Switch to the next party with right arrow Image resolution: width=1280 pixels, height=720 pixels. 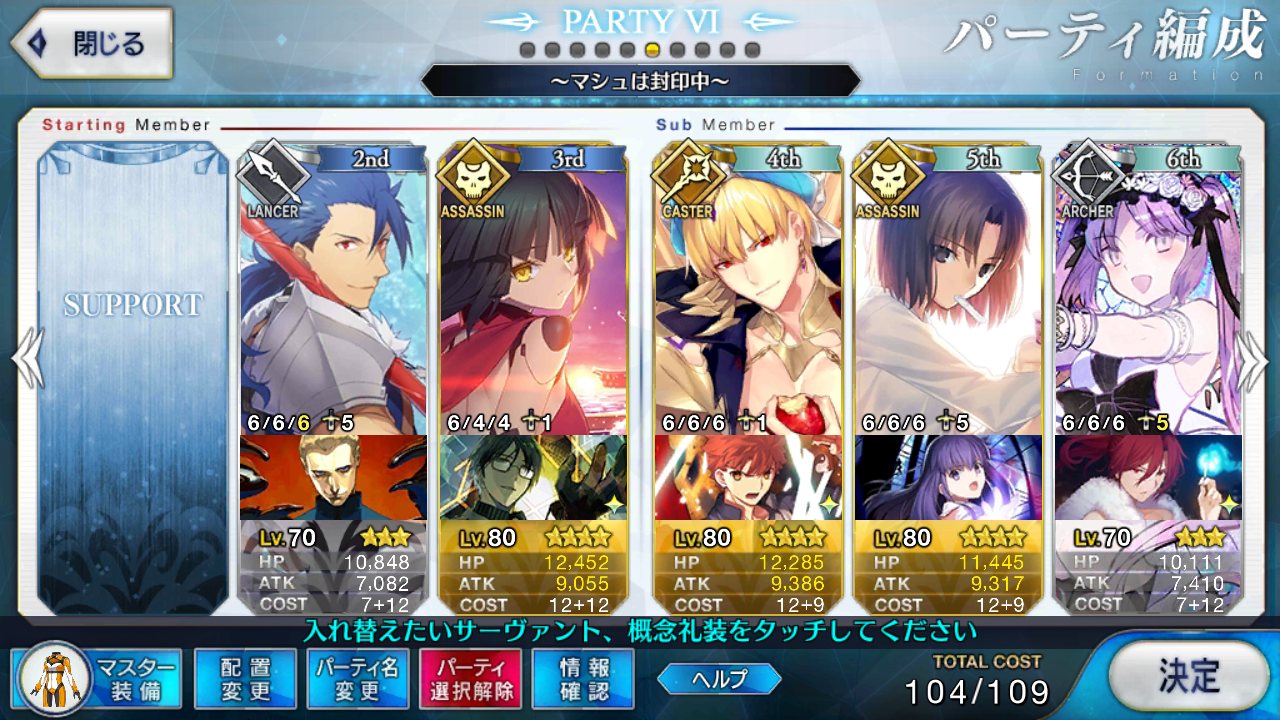(1253, 360)
